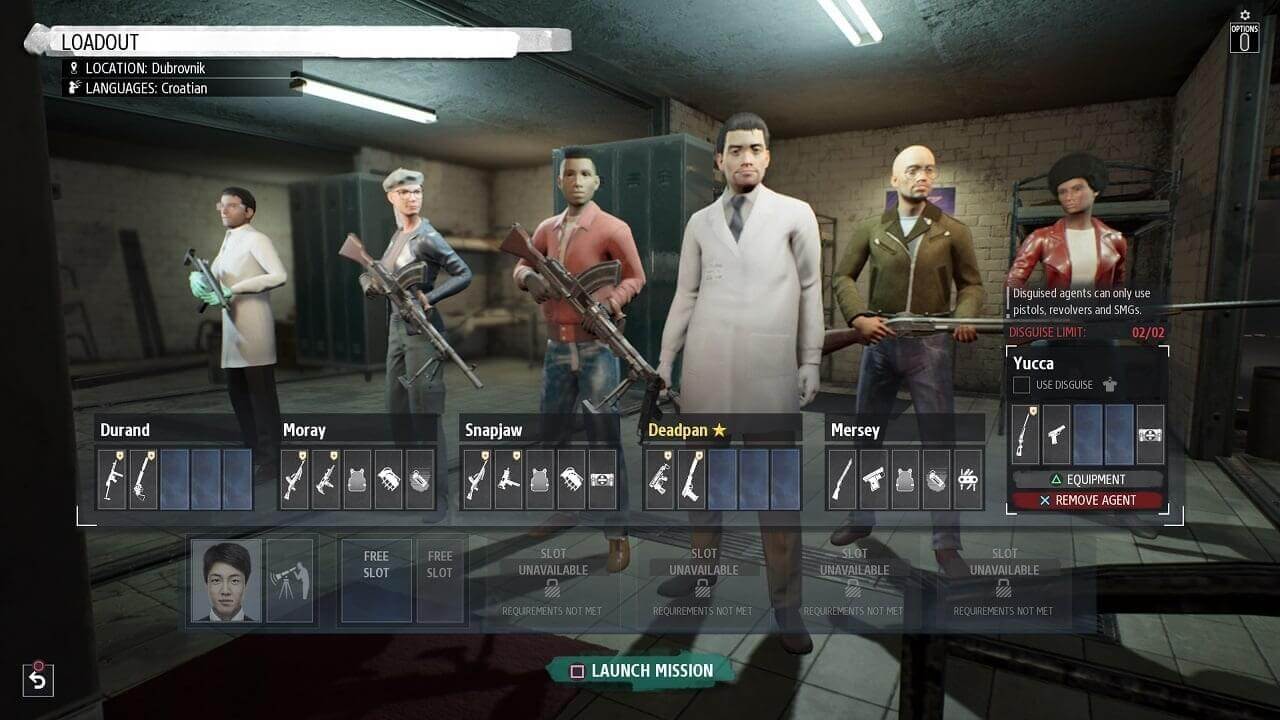
Task: Select the reserve agent portrait
Action: point(227,581)
